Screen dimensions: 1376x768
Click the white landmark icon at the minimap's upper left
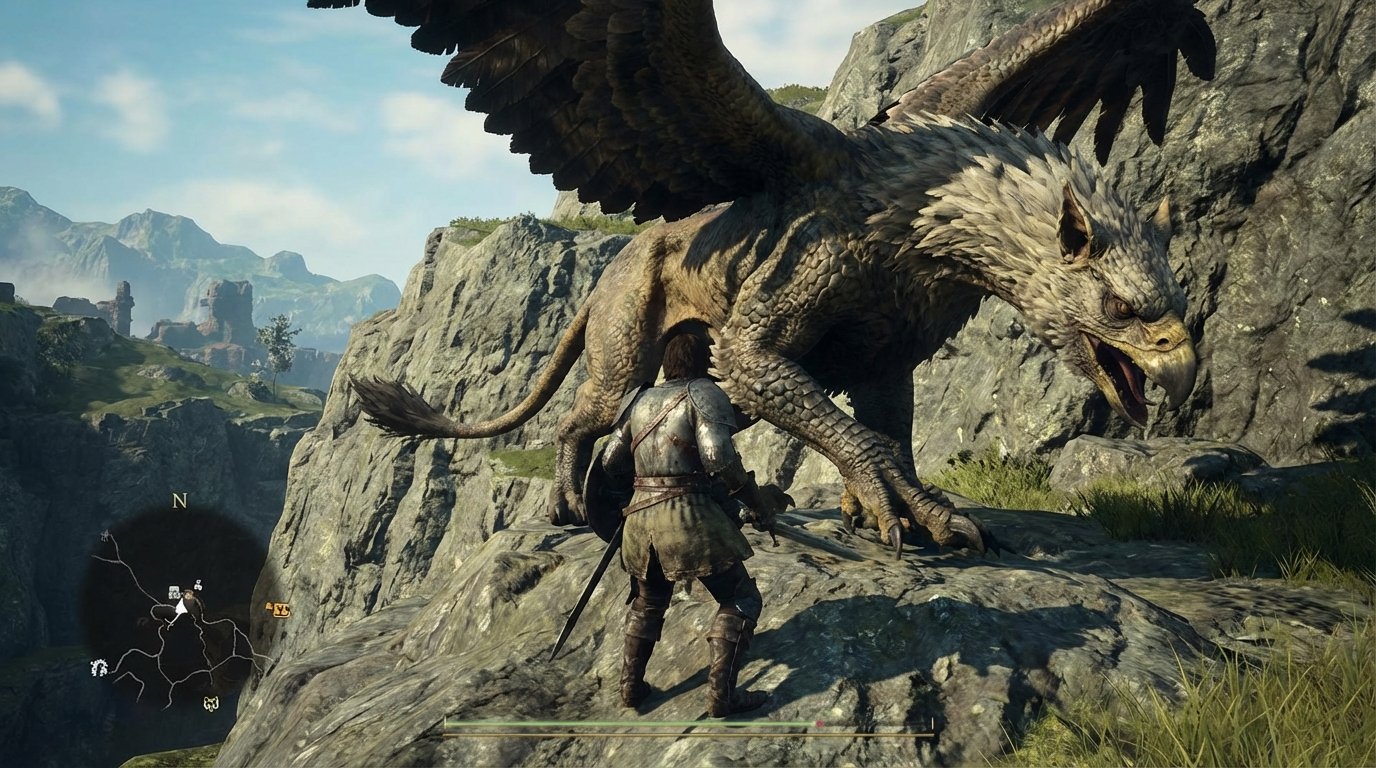(105, 535)
